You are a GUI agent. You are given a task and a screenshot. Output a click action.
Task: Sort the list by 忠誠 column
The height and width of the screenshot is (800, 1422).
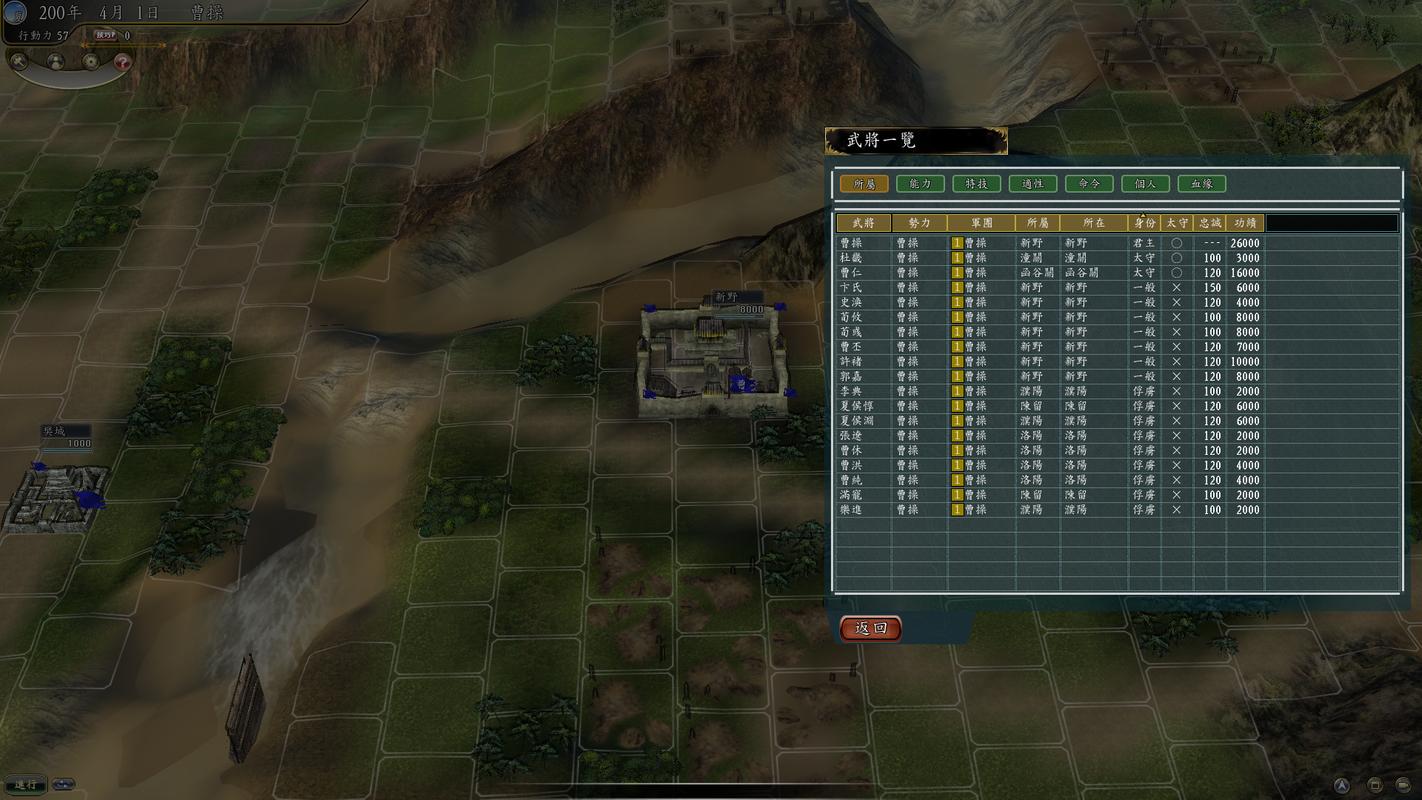click(1210, 223)
